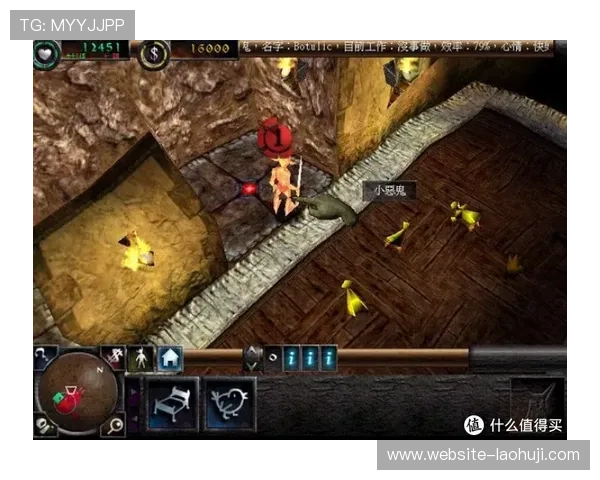Screen dimensions: 600x480
Task: Open the last blue info message
Action: (x=328, y=357)
